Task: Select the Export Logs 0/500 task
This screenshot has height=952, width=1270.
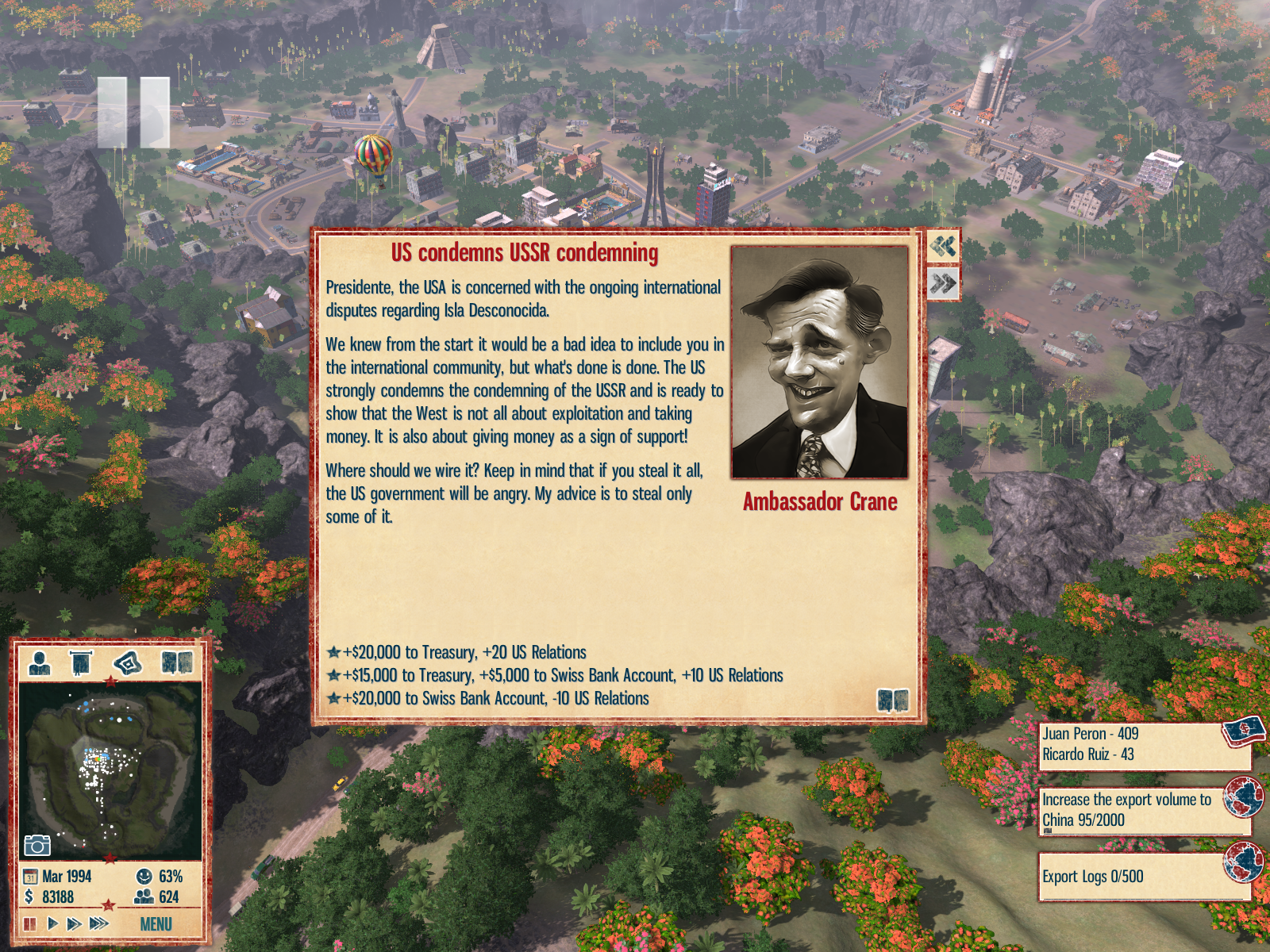Action: (x=1143, y=877)
